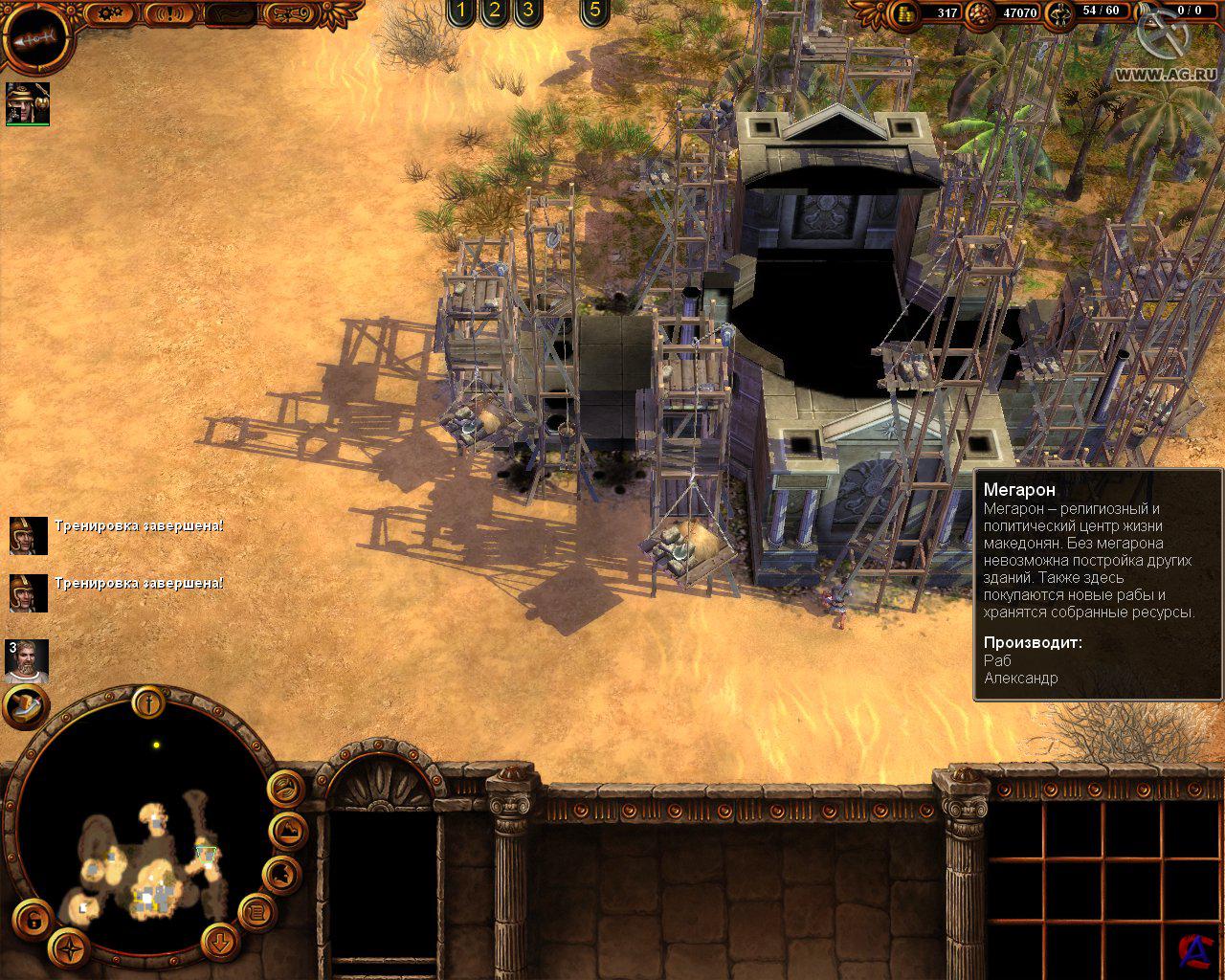Select the bearded slave portrait marked 3
Image resolution: width=1225 pixels, height=980 pixels.
26,660
